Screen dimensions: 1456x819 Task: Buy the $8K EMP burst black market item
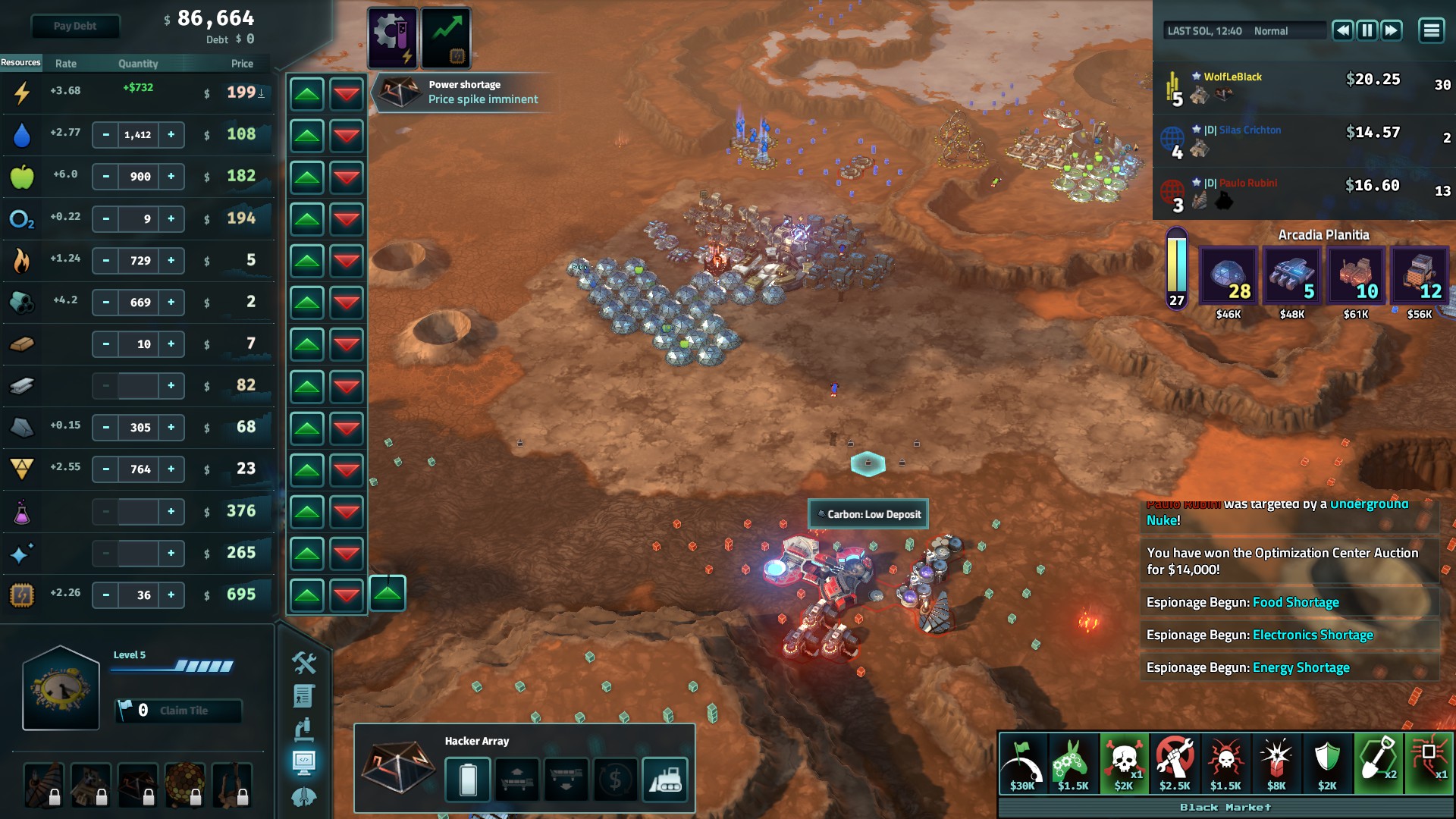[x=1276, y=763]
